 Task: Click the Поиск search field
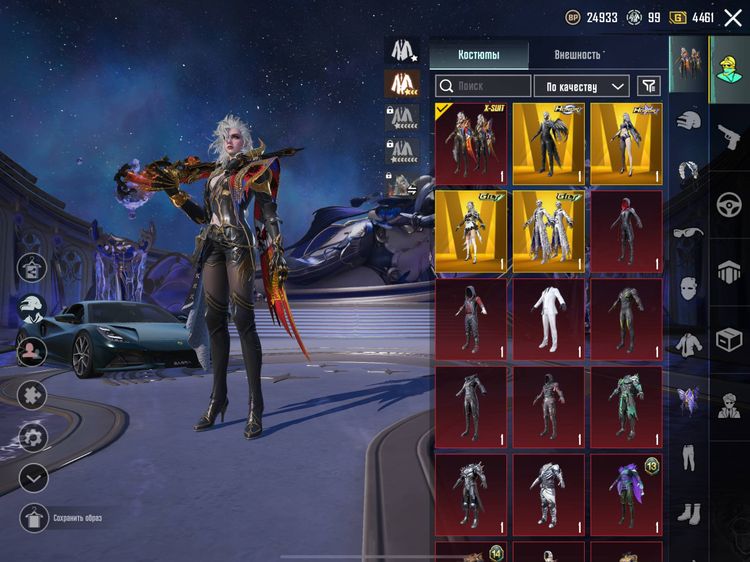point(484,86)
